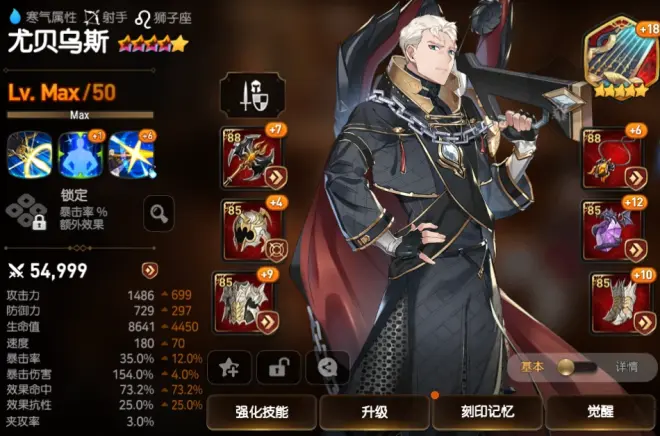This screenshot has width=660, height=436.
Task: Toggle the 基本/详情 stats view switch
Action: point(578,367)
